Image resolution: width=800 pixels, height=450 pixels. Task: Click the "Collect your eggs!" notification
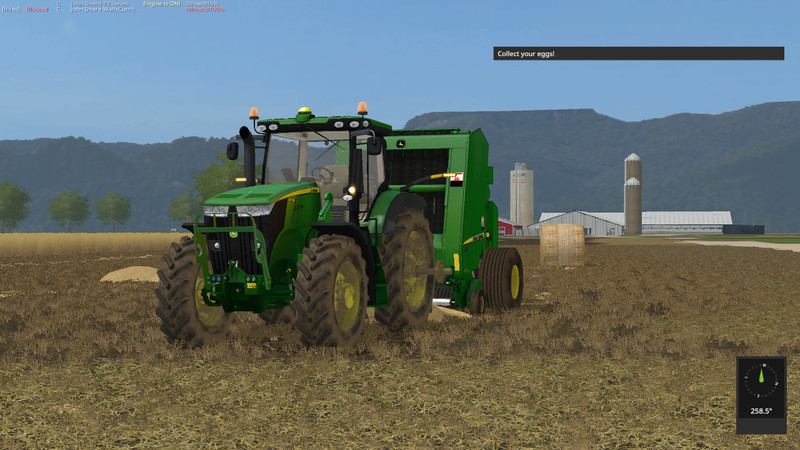pyautogui.click(x=638, y=53)
